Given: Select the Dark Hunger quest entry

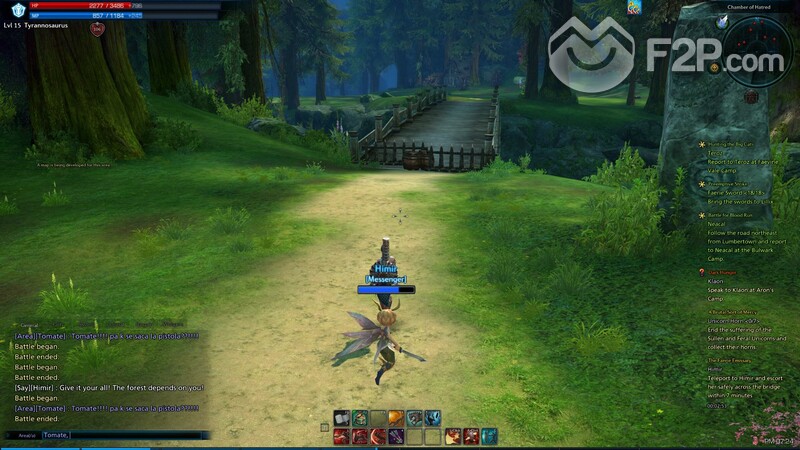Looking at the screenshot, I should point(724,272).
